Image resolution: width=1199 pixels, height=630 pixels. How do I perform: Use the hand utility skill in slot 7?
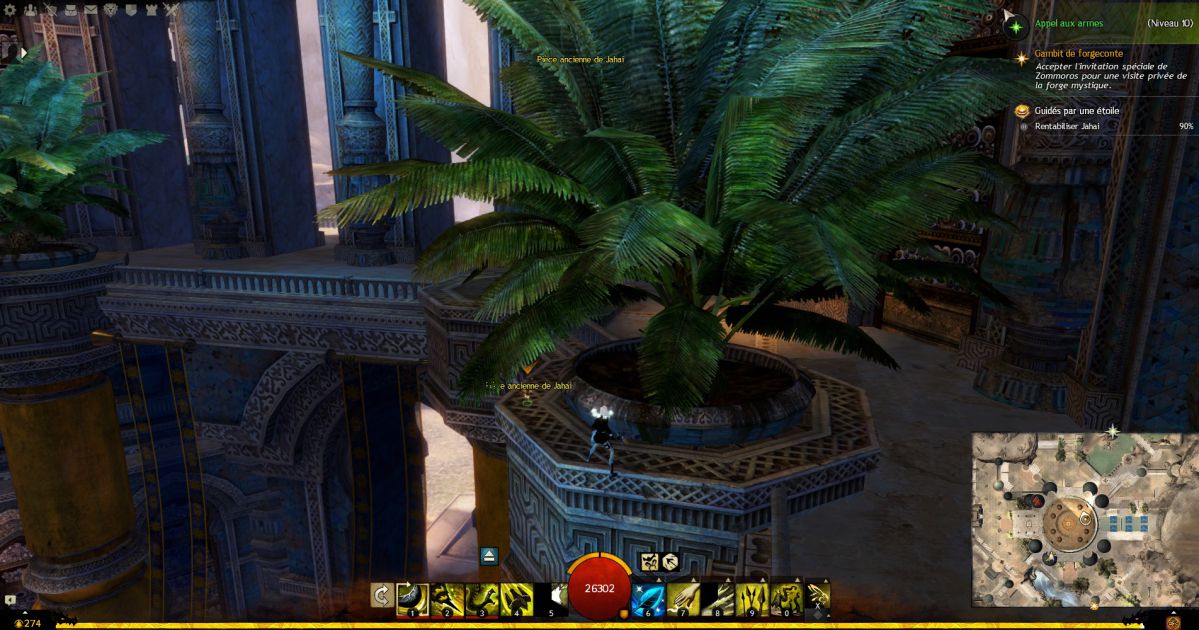[x=682, y=599]
